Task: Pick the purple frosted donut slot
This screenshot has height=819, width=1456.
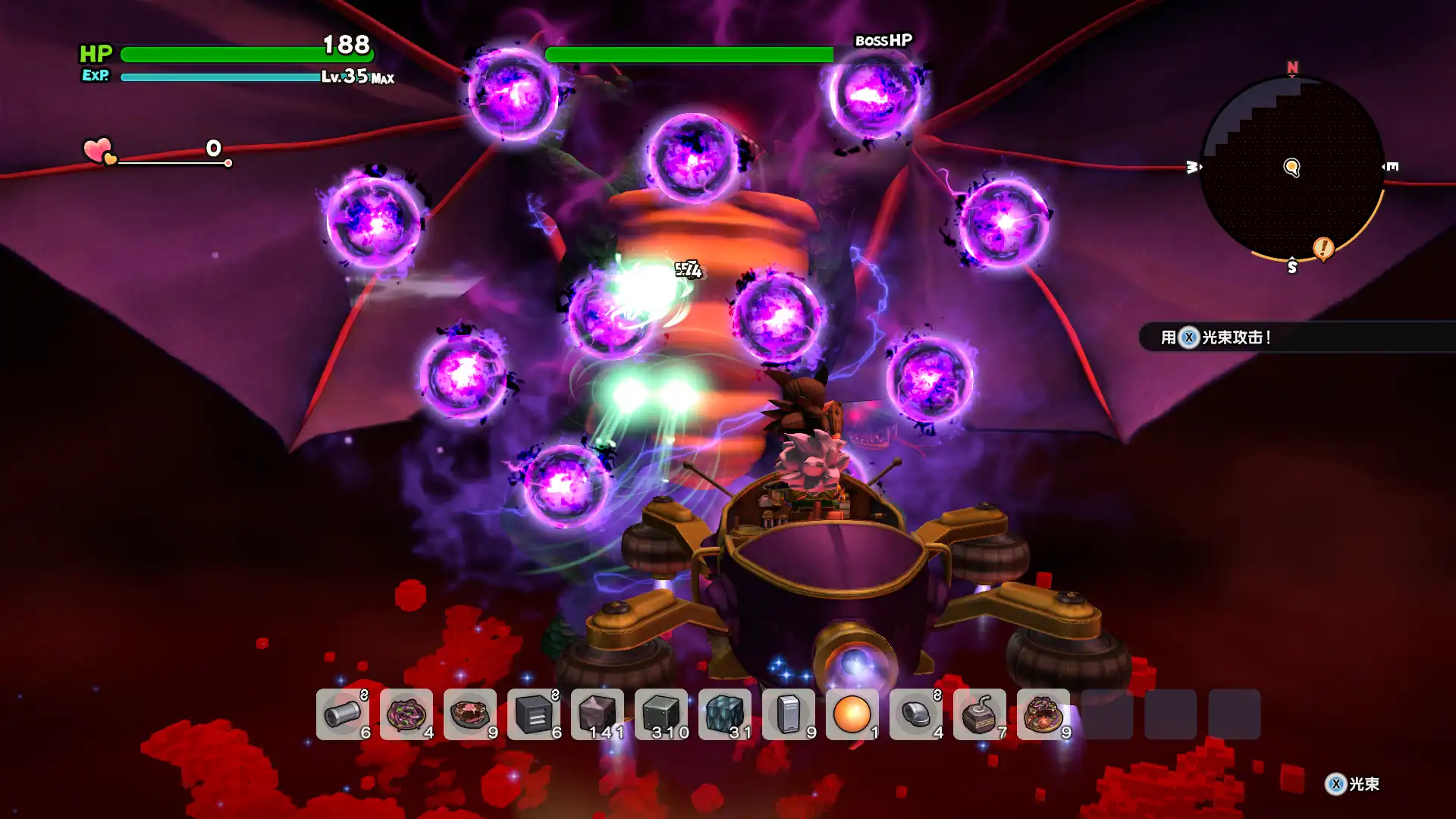Action: click(1043, 714)
